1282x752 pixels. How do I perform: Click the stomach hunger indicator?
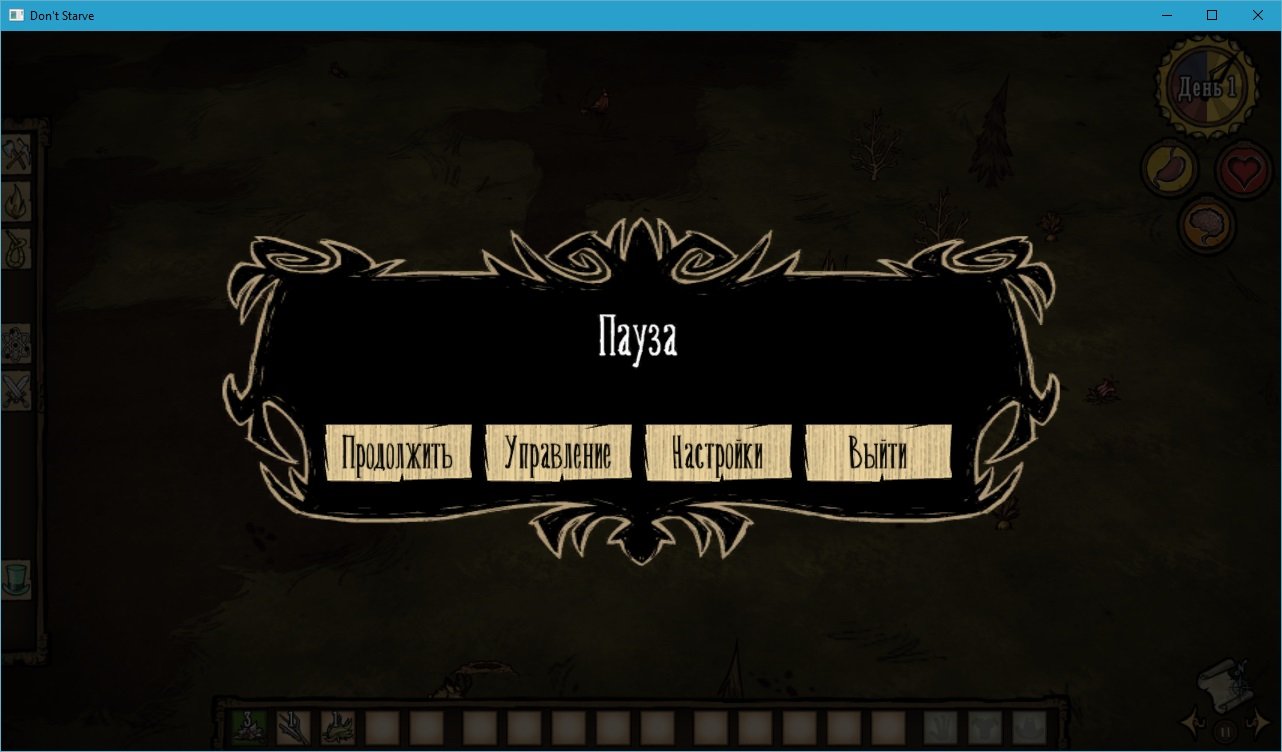tap(1168, 168)
